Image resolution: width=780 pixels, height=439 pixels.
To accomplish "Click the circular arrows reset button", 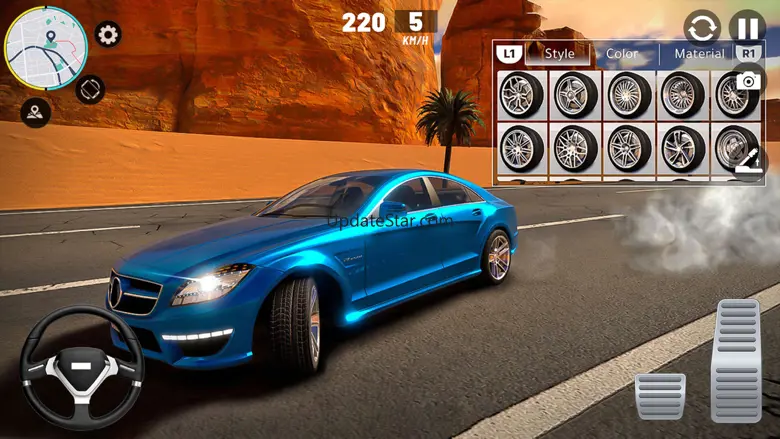I will point(702,27).
